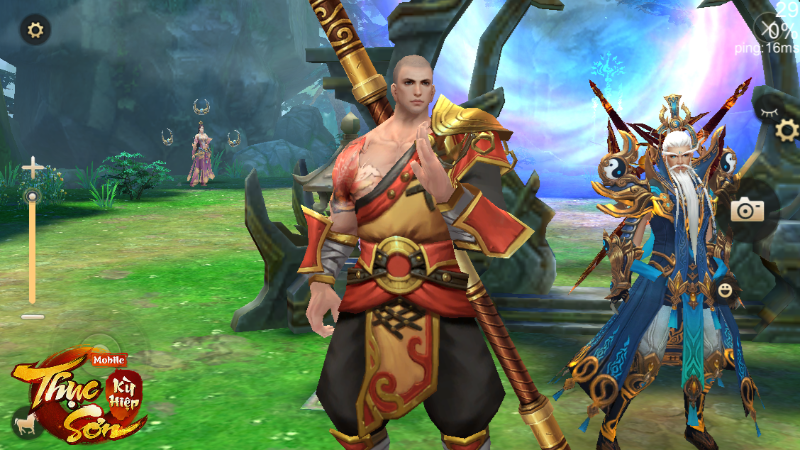Close photo mode with the X button
This screenshot has height=450, width=800.
[x=769, y=27]
